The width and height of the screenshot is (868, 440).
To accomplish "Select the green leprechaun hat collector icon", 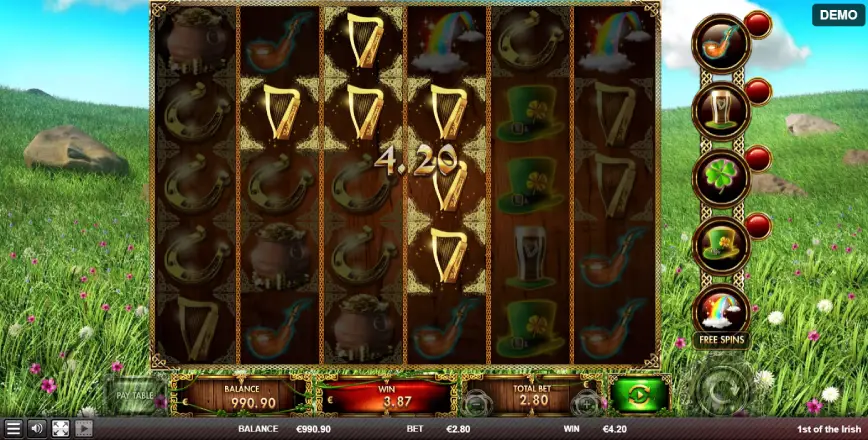I will 722,243.
